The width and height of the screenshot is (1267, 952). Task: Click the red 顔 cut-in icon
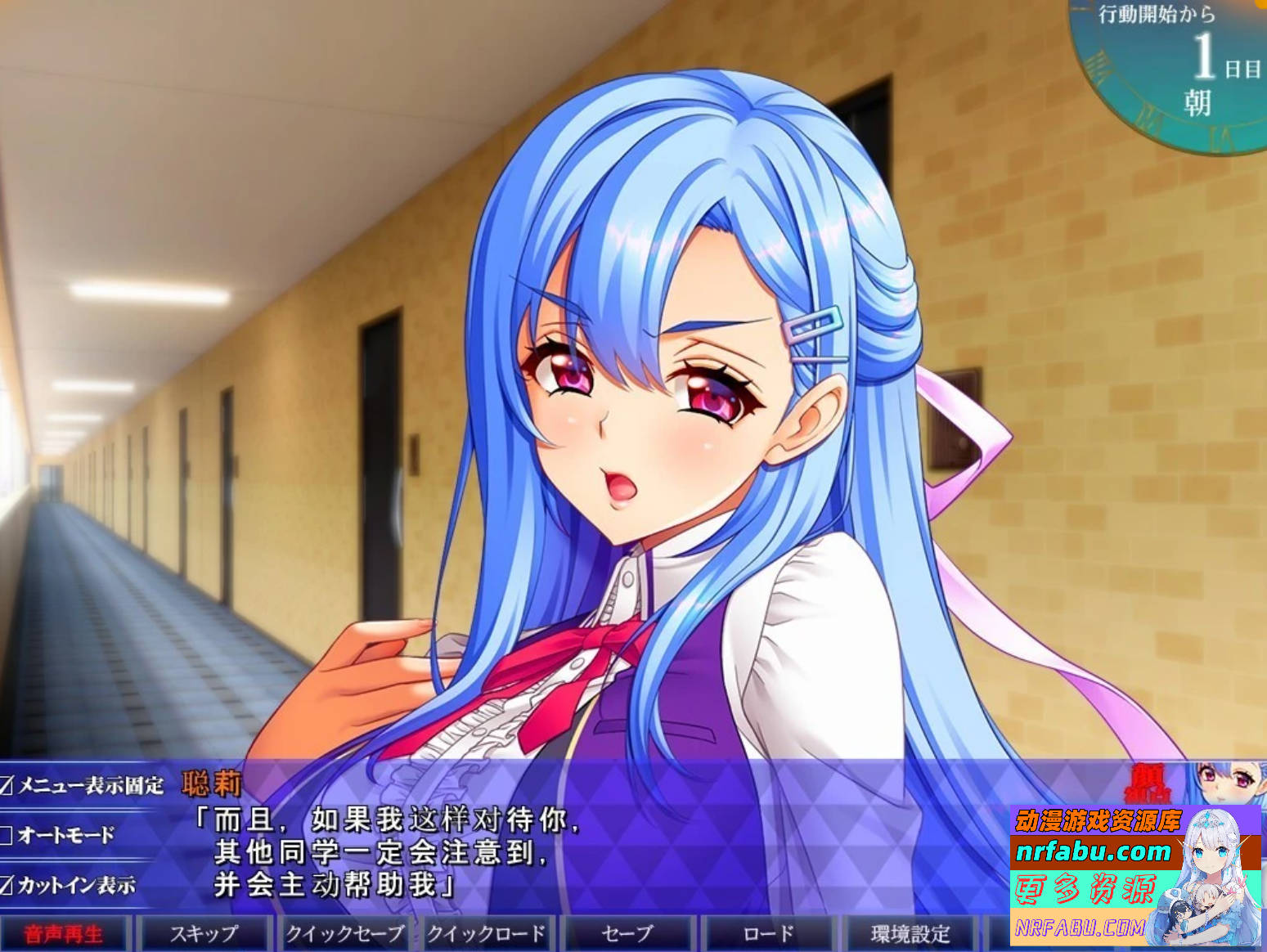click(1145, 781)
